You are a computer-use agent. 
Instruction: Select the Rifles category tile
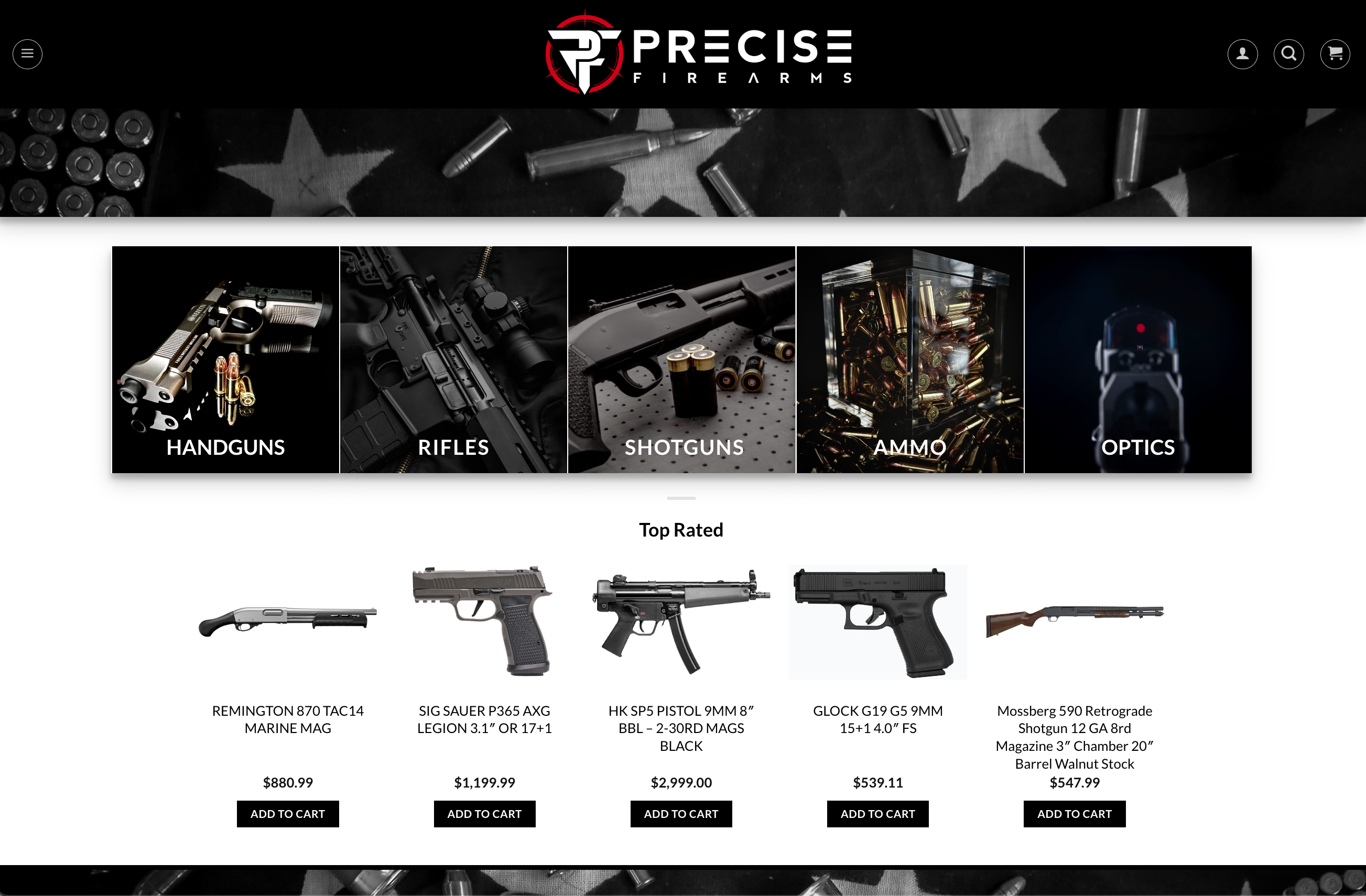(453, 359)
